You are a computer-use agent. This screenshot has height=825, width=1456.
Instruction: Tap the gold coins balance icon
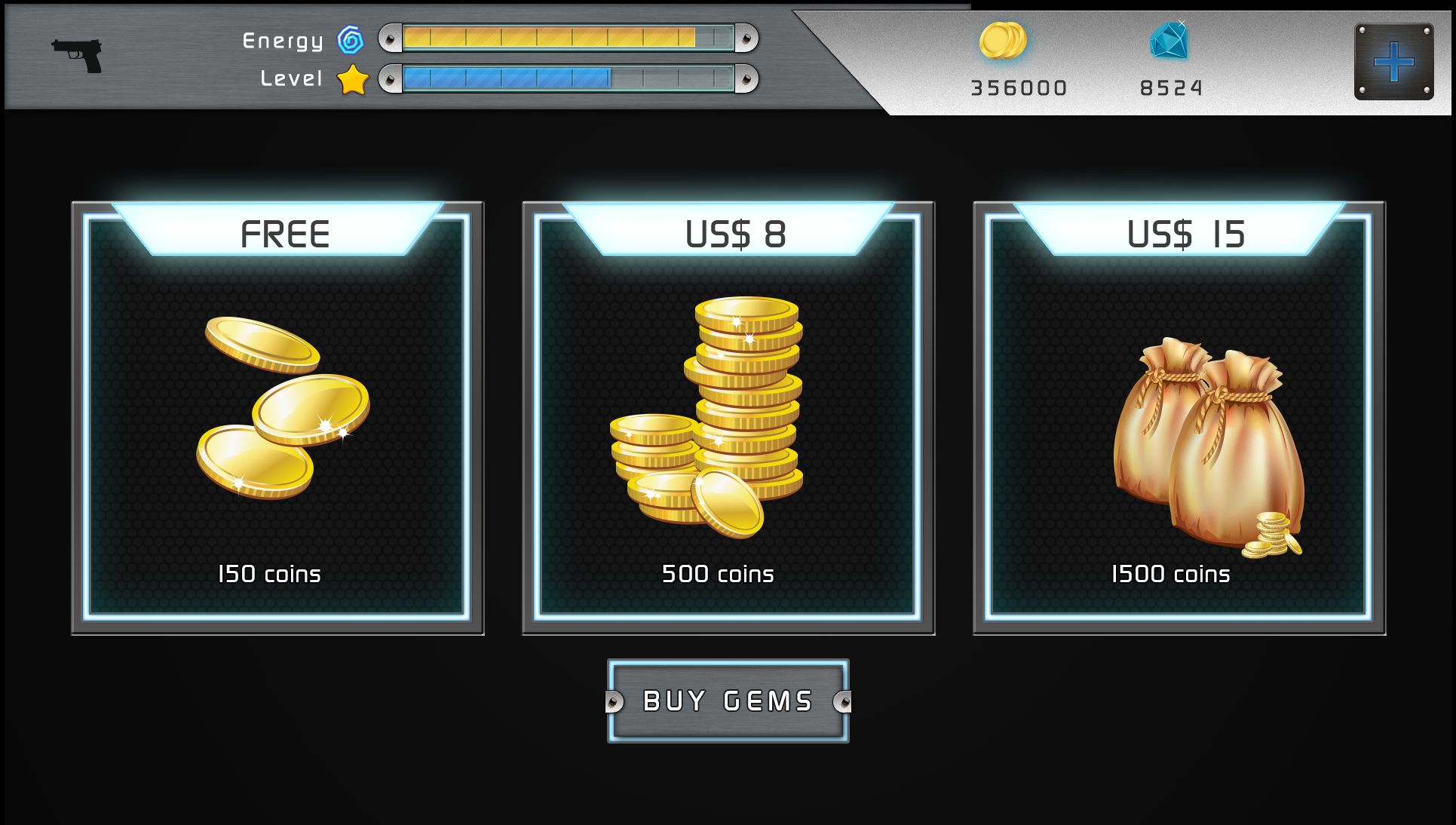point(1003,41)
